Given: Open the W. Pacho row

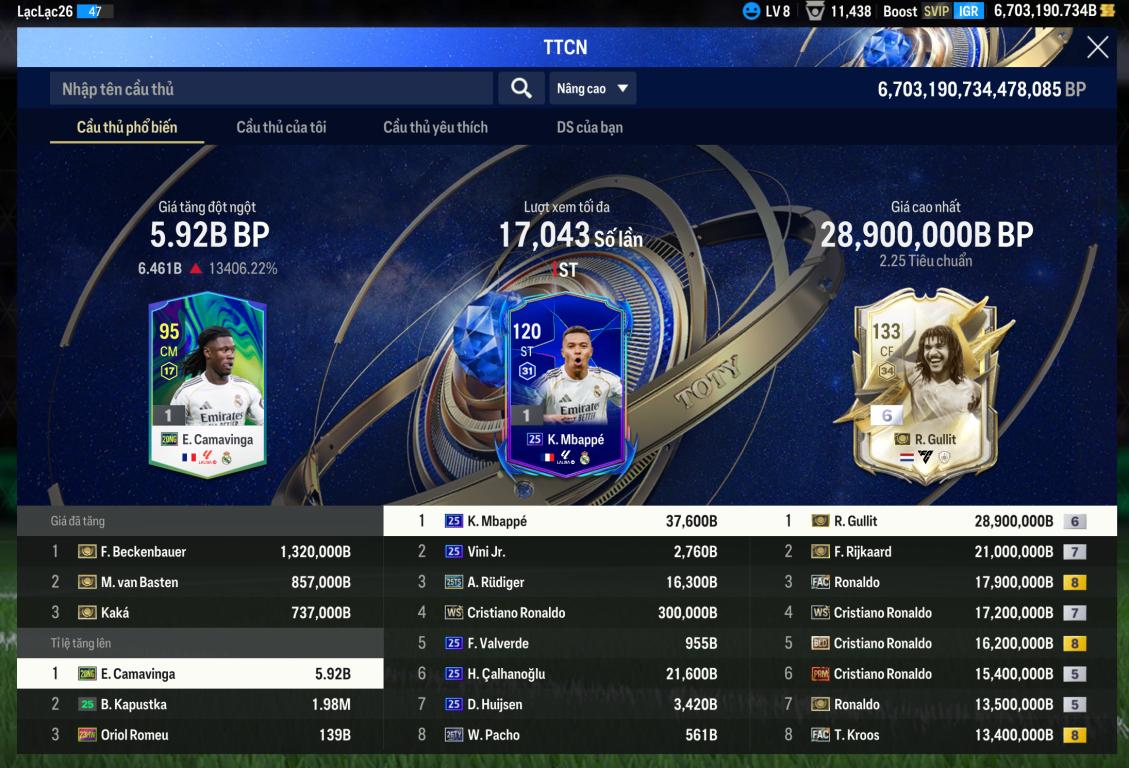Looking at the screenshot, I should 567,735.
